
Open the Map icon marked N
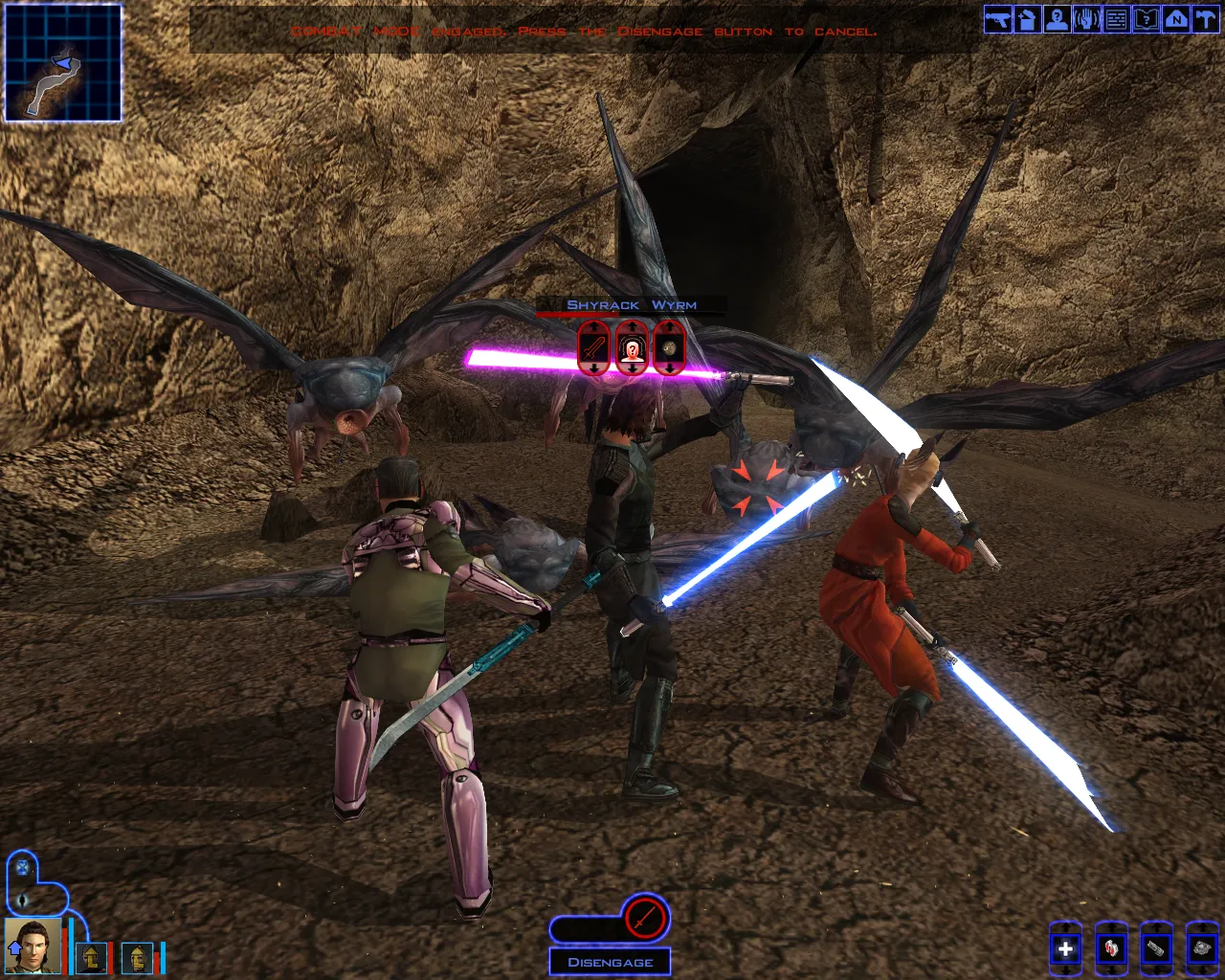click(1176, 20)
